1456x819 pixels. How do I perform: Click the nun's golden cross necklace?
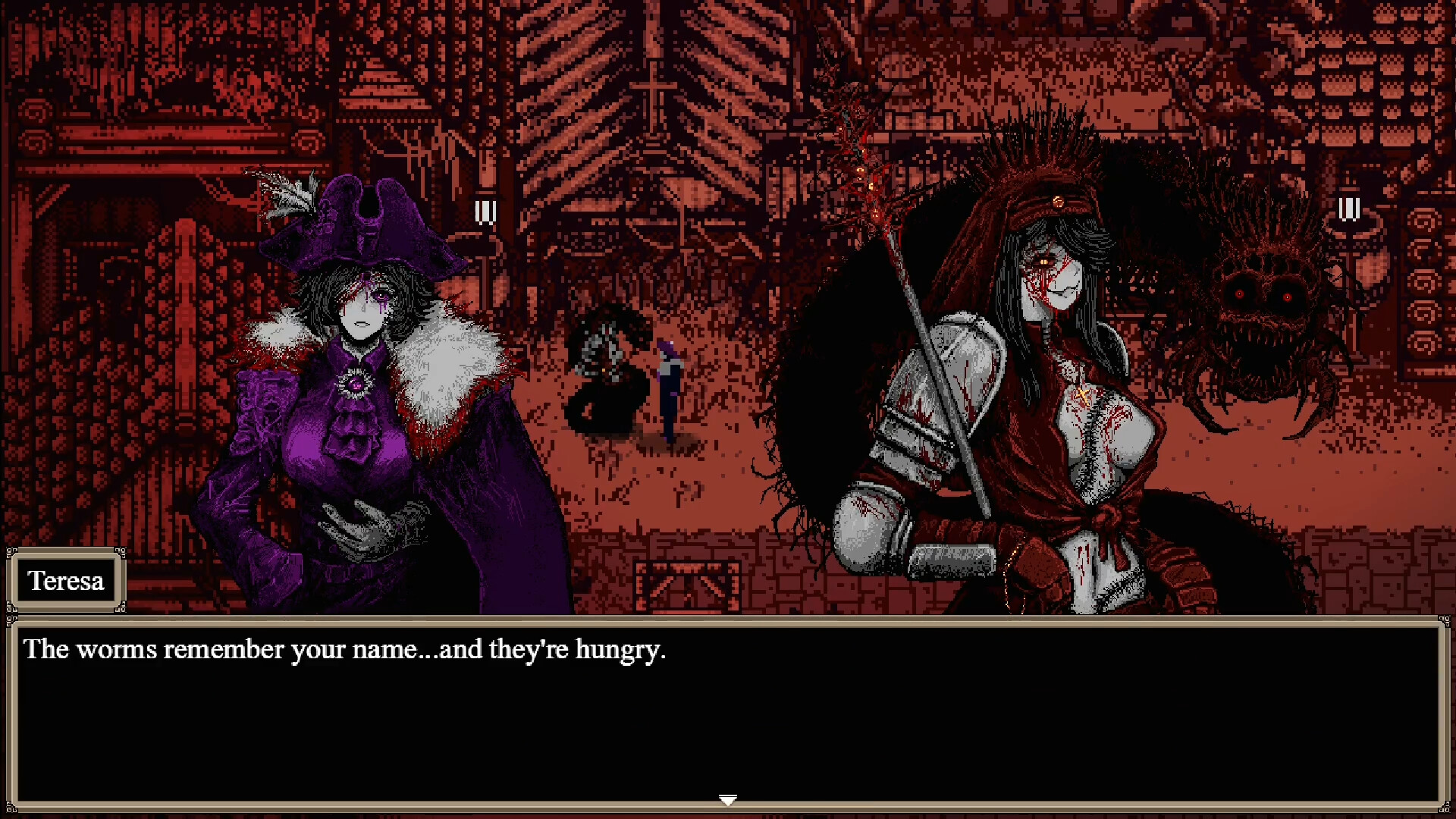click(1082, 394)
